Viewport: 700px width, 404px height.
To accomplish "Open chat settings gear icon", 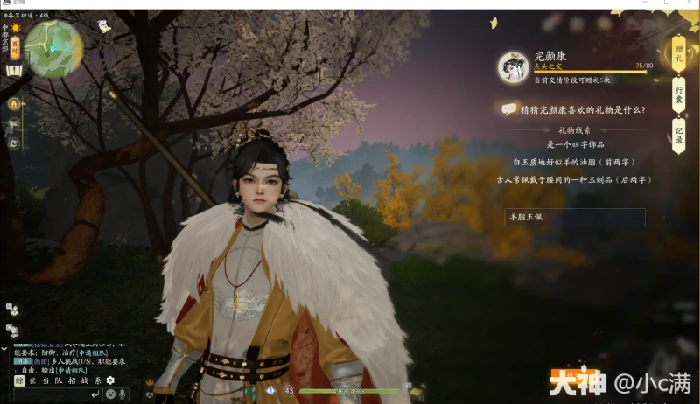I will tap(111, 381).
